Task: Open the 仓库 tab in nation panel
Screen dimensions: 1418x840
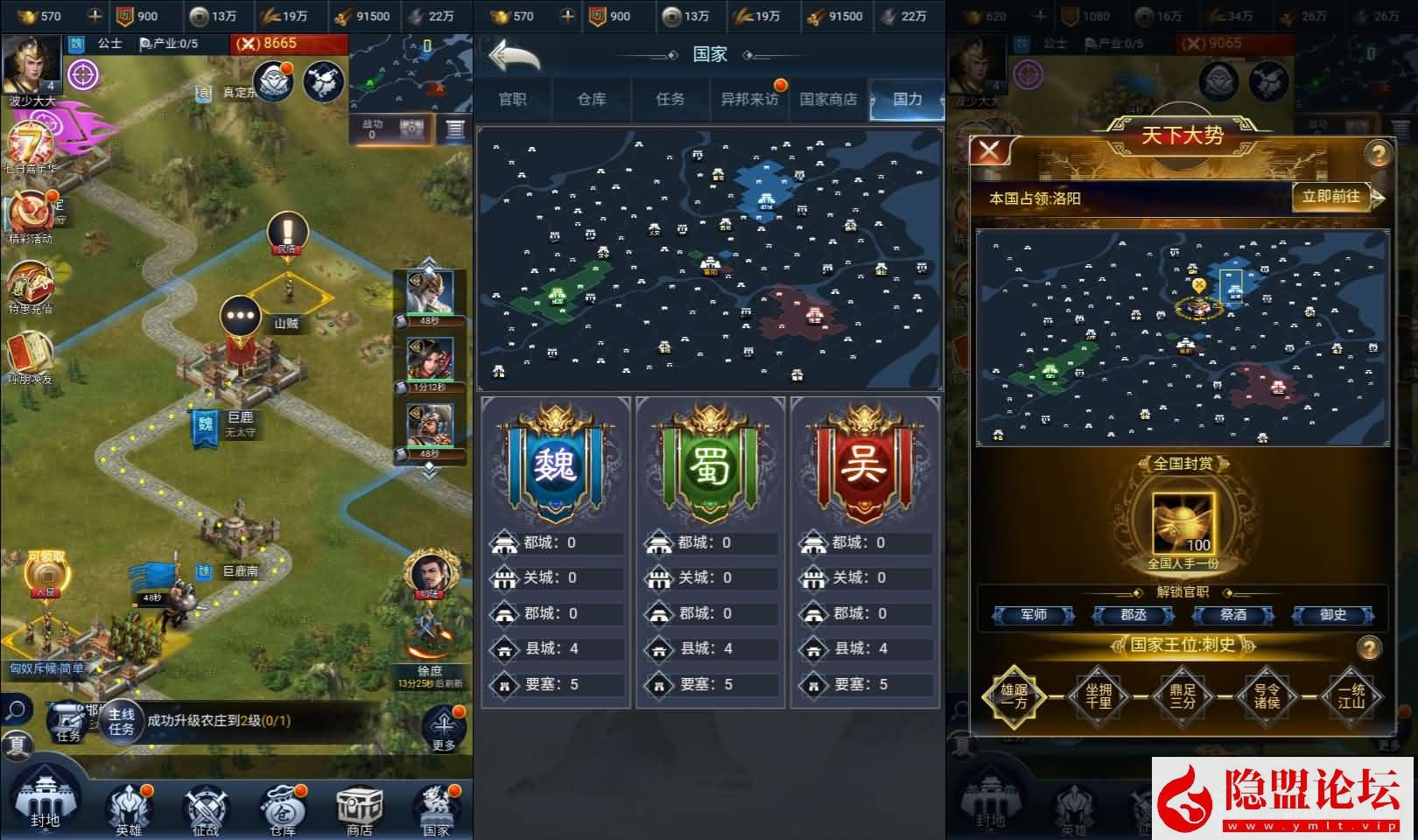Action: pos(592,100)
